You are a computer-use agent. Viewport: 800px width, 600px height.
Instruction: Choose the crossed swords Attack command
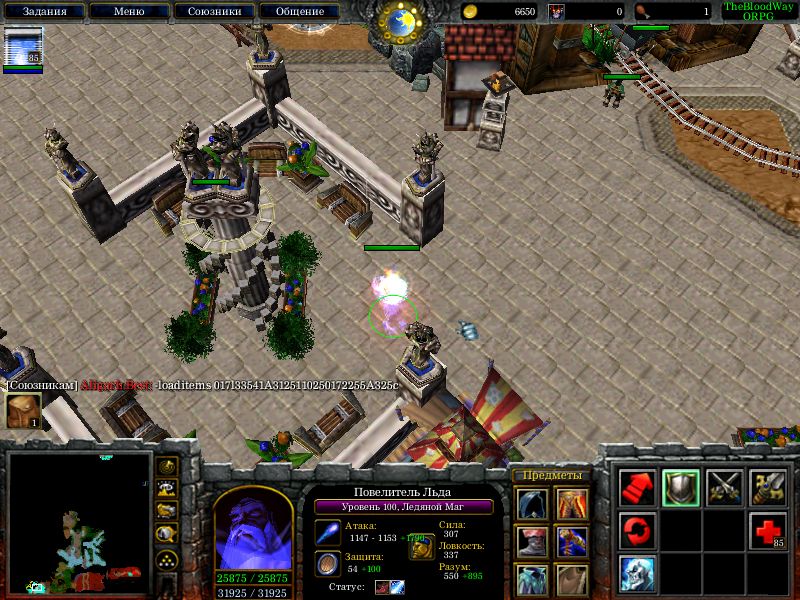pyautogui.click(x=725, y=487)
